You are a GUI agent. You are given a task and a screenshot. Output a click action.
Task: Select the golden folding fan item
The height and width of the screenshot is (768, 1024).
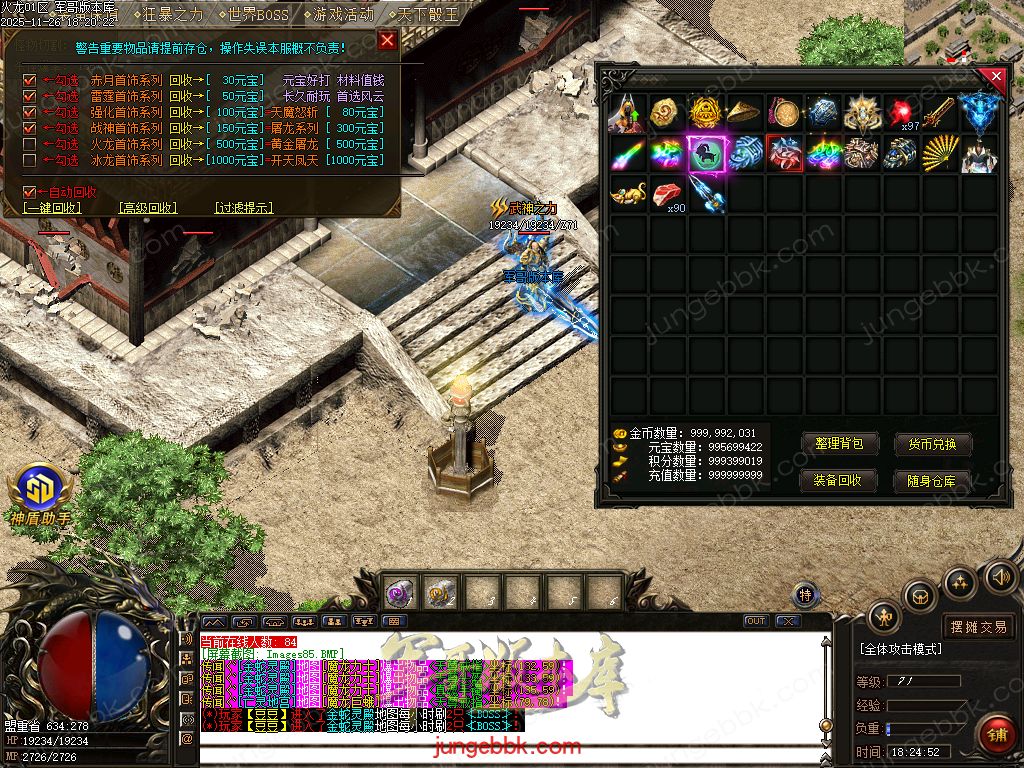[939, 153]
